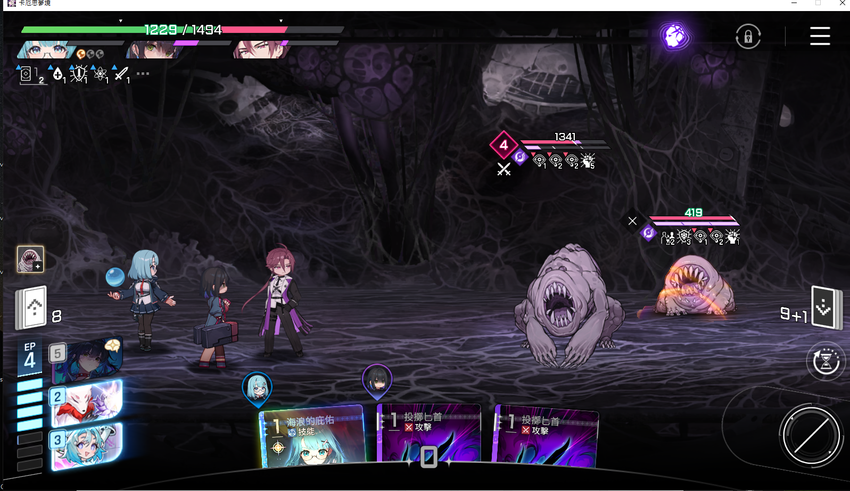End the turn with the round slash button
This screenshot has width=850, height=491.
click(810, 436)
